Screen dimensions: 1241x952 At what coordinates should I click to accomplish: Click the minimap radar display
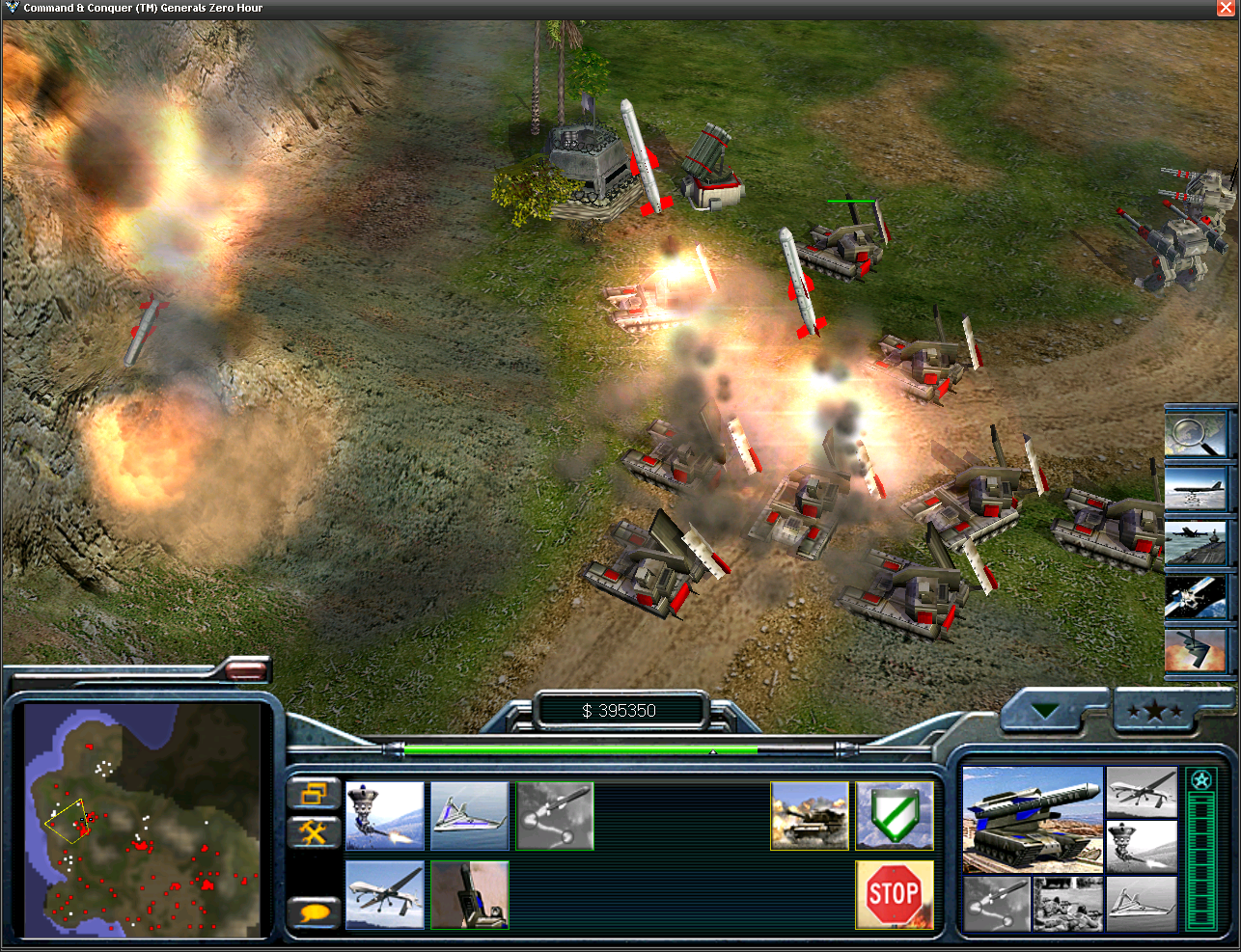click(143, 821)
